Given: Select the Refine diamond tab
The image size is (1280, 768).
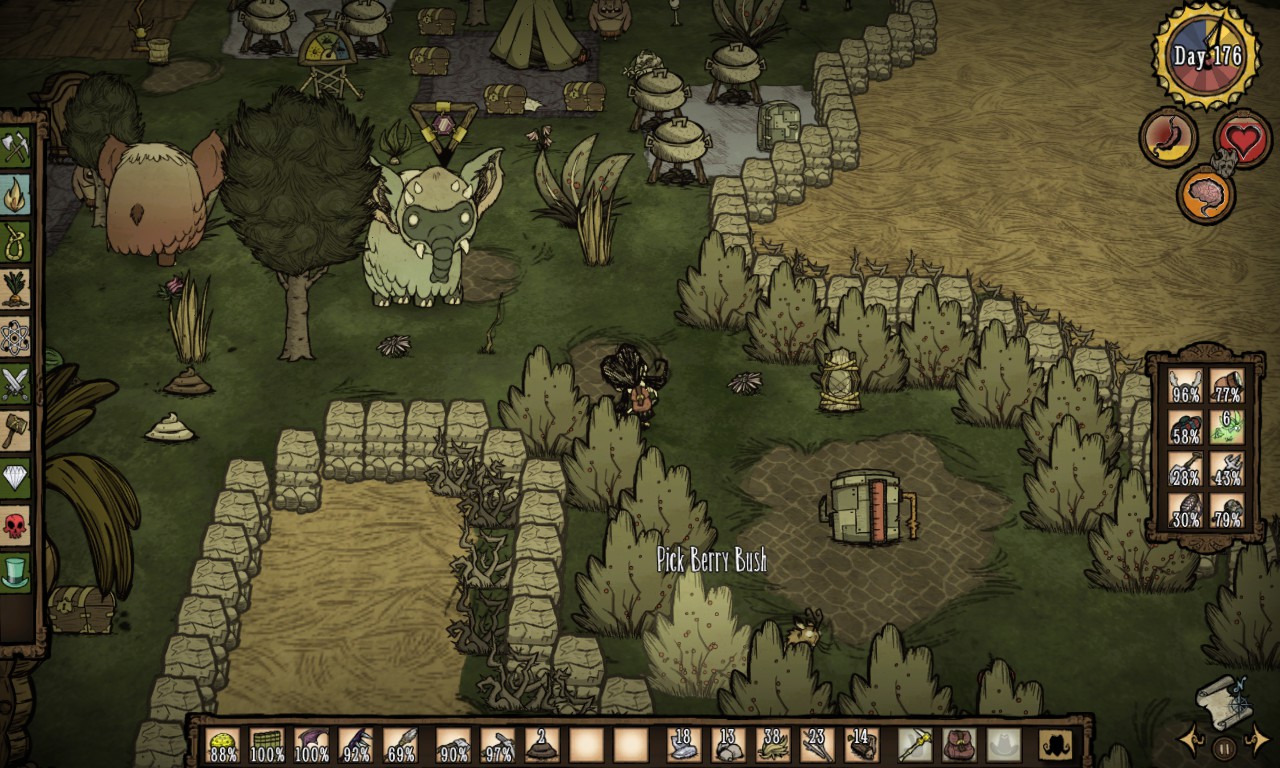Looking at the screenshot, I should click(x=15, y=478).
